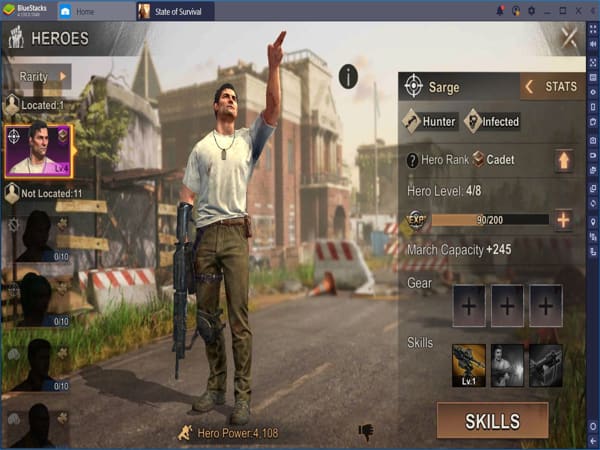
Task: Add hero EXP with the plus button
Action: click(564, 220)
